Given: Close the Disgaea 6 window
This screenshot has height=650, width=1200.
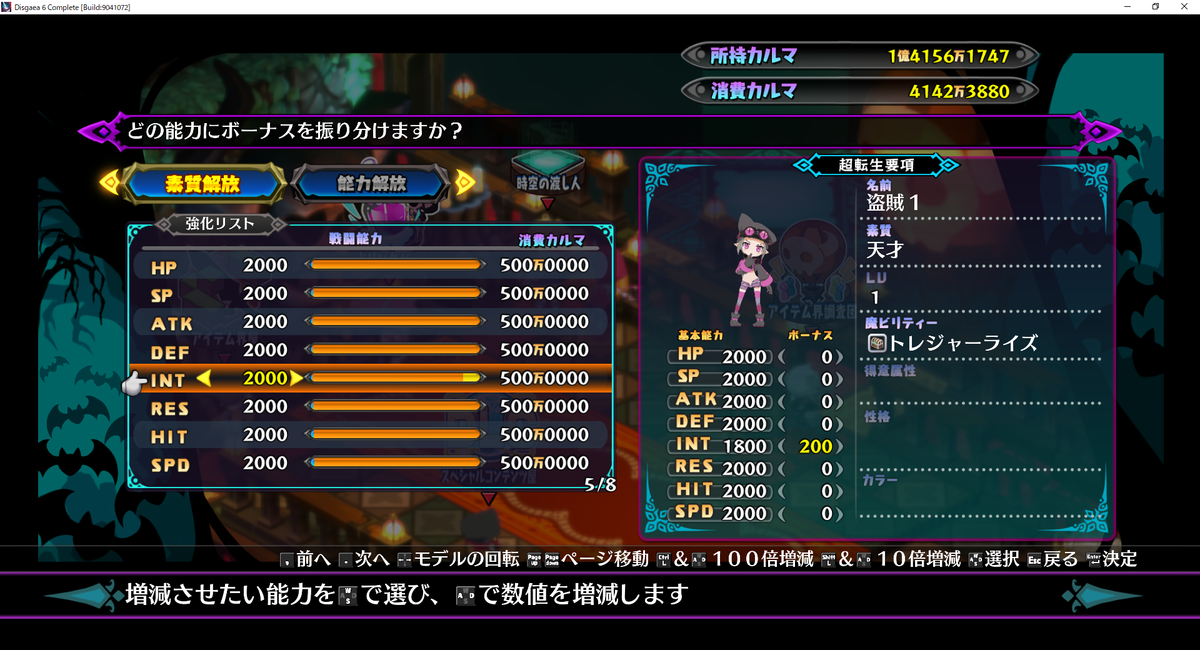Looking at the screenshot, I should click(1184, 7).
